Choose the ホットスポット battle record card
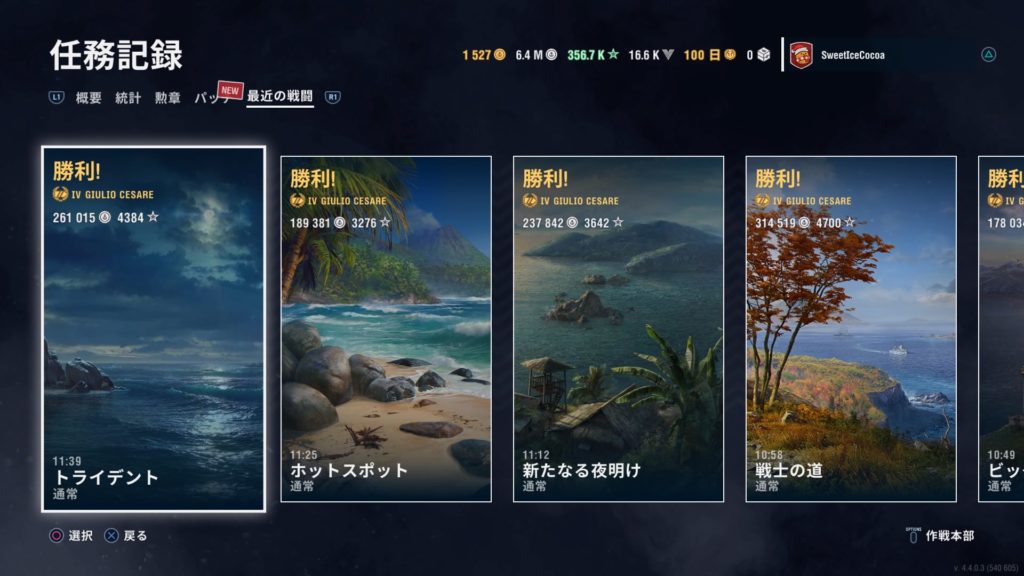Viewport: 1024px width, 576px height. 386,329
